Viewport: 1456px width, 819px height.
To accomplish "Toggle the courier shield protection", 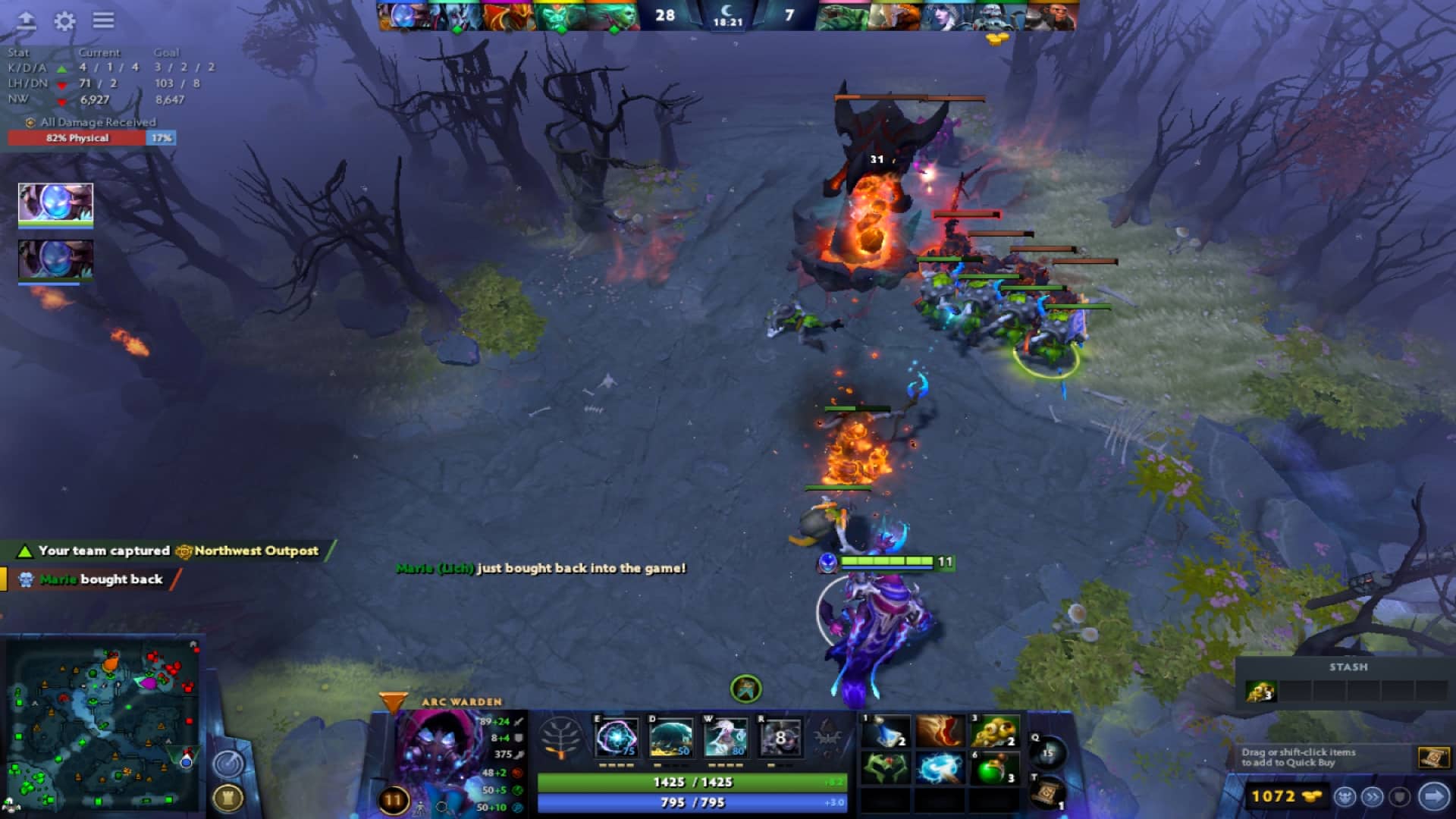I will click(x=1400, y=798).
